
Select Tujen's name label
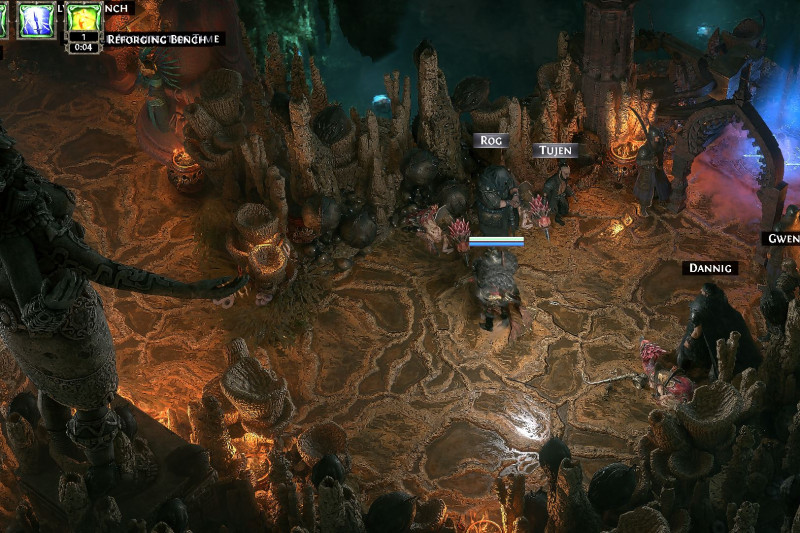pos(555,150)
